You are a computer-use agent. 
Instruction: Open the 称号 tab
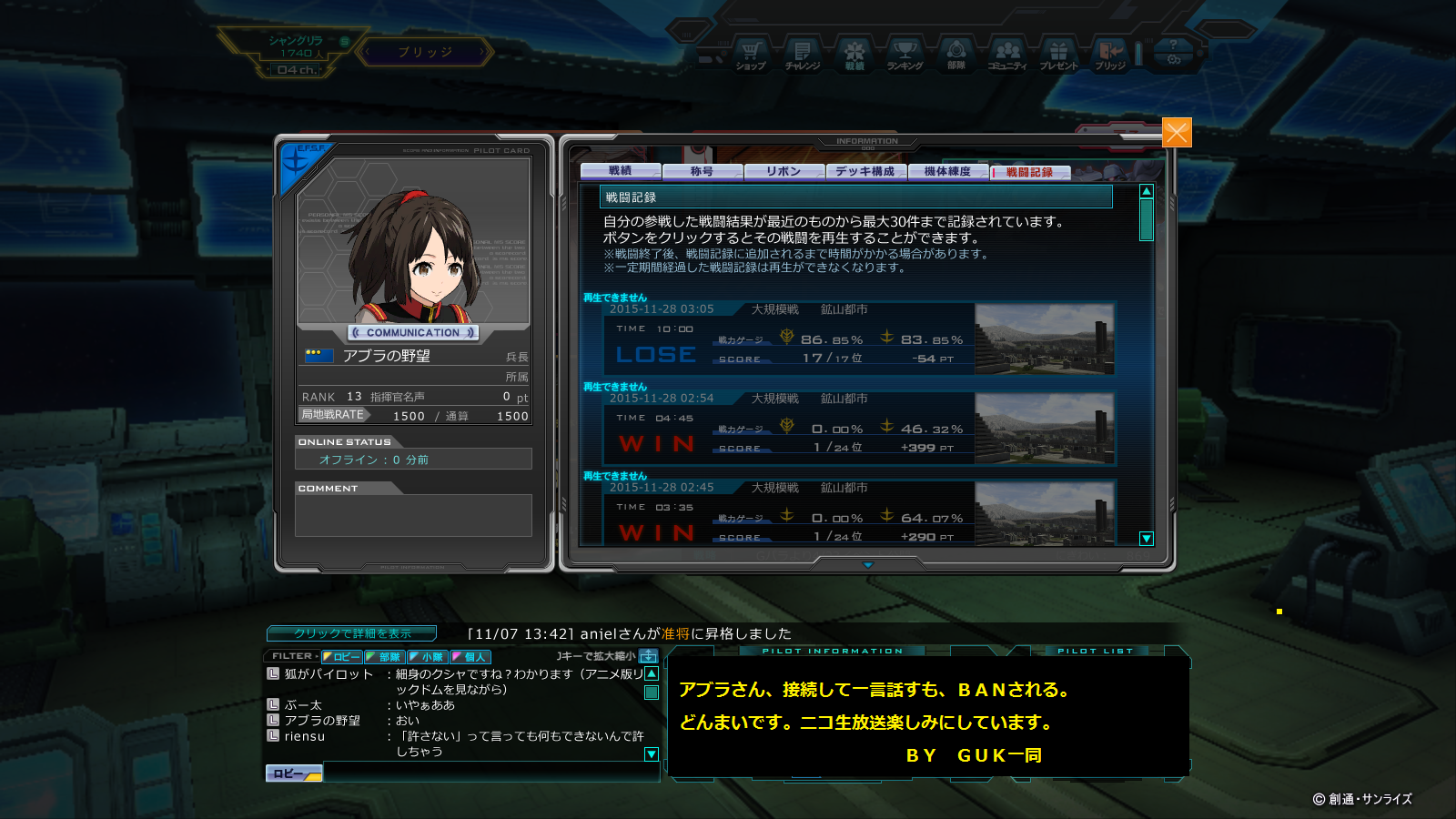(x=702, y=171)
